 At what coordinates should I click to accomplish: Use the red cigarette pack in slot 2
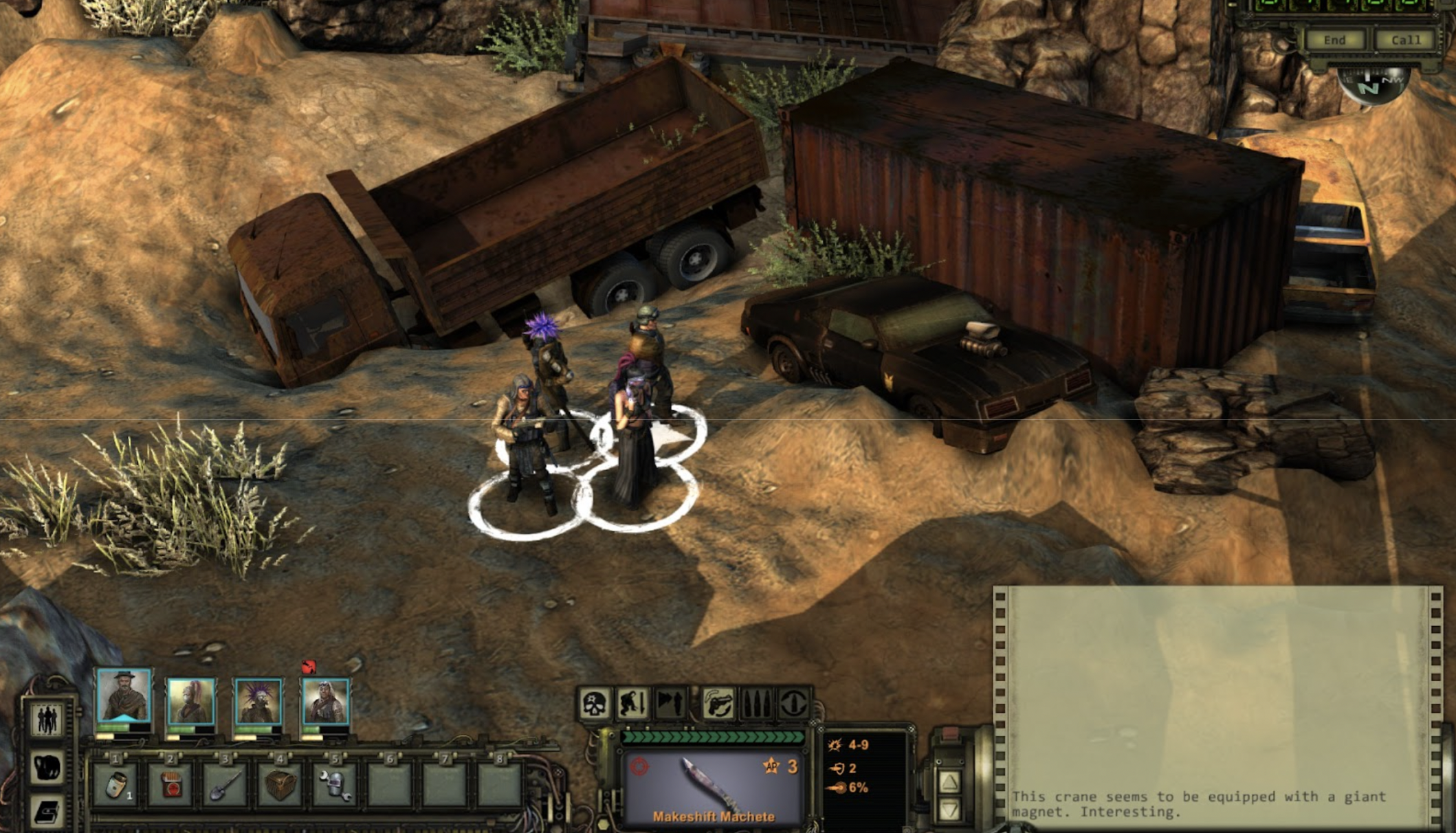[170, 784]
